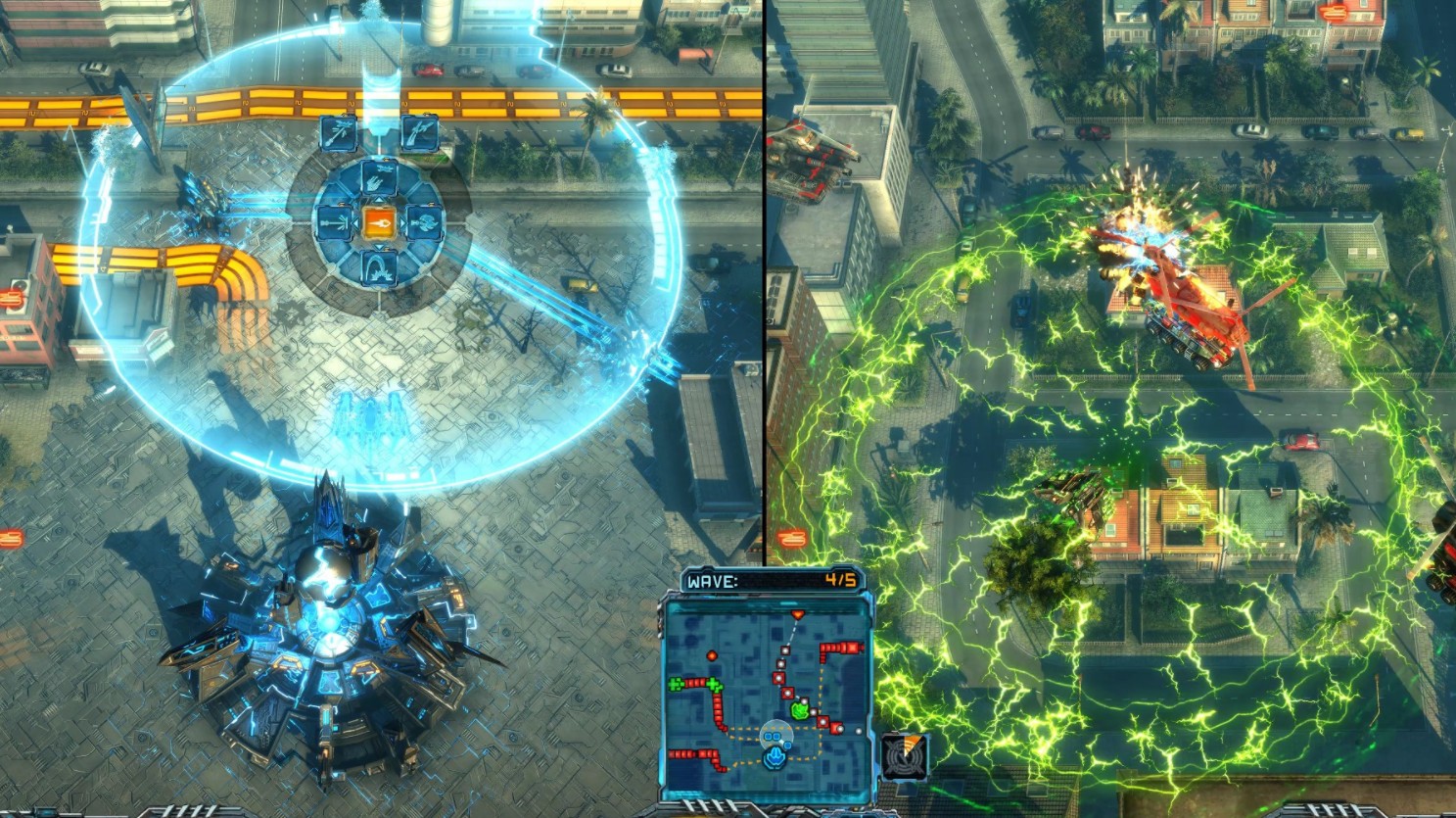Pick the upper-right rocket trail icon
The image size is (1456, 818).
pos(418,132)
